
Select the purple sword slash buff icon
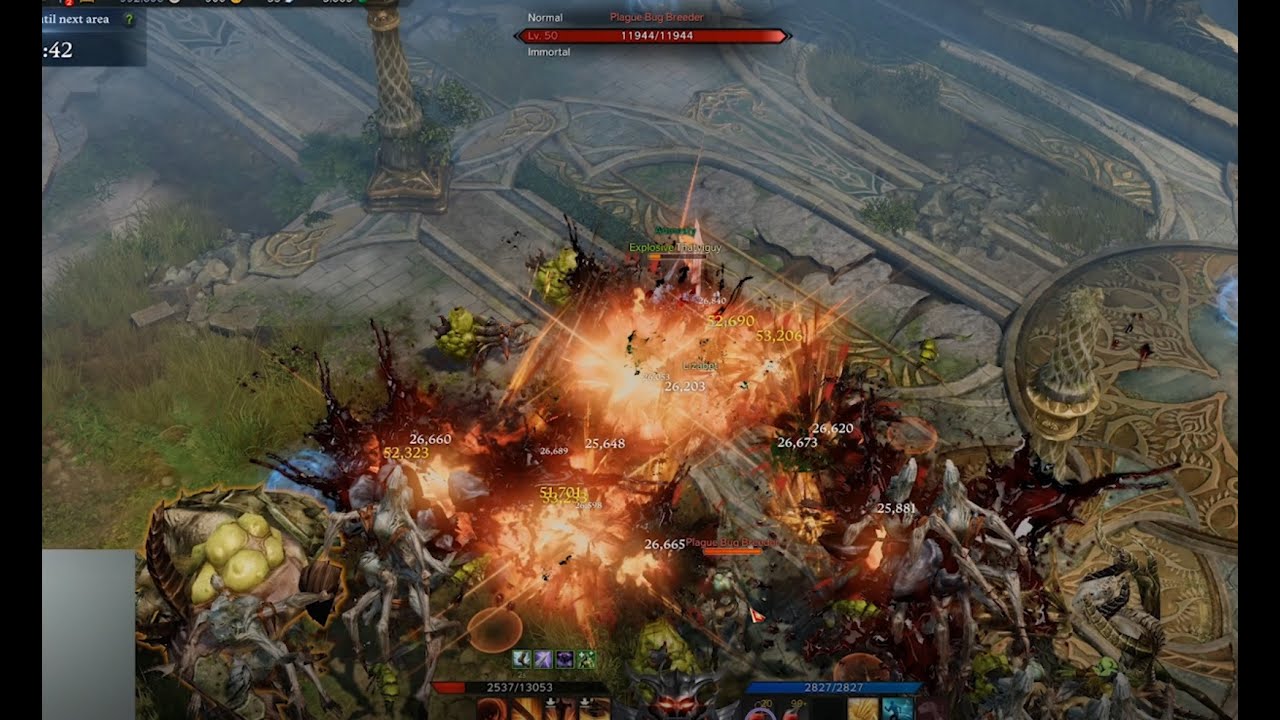pyautogui.click(x=543, y=659)
